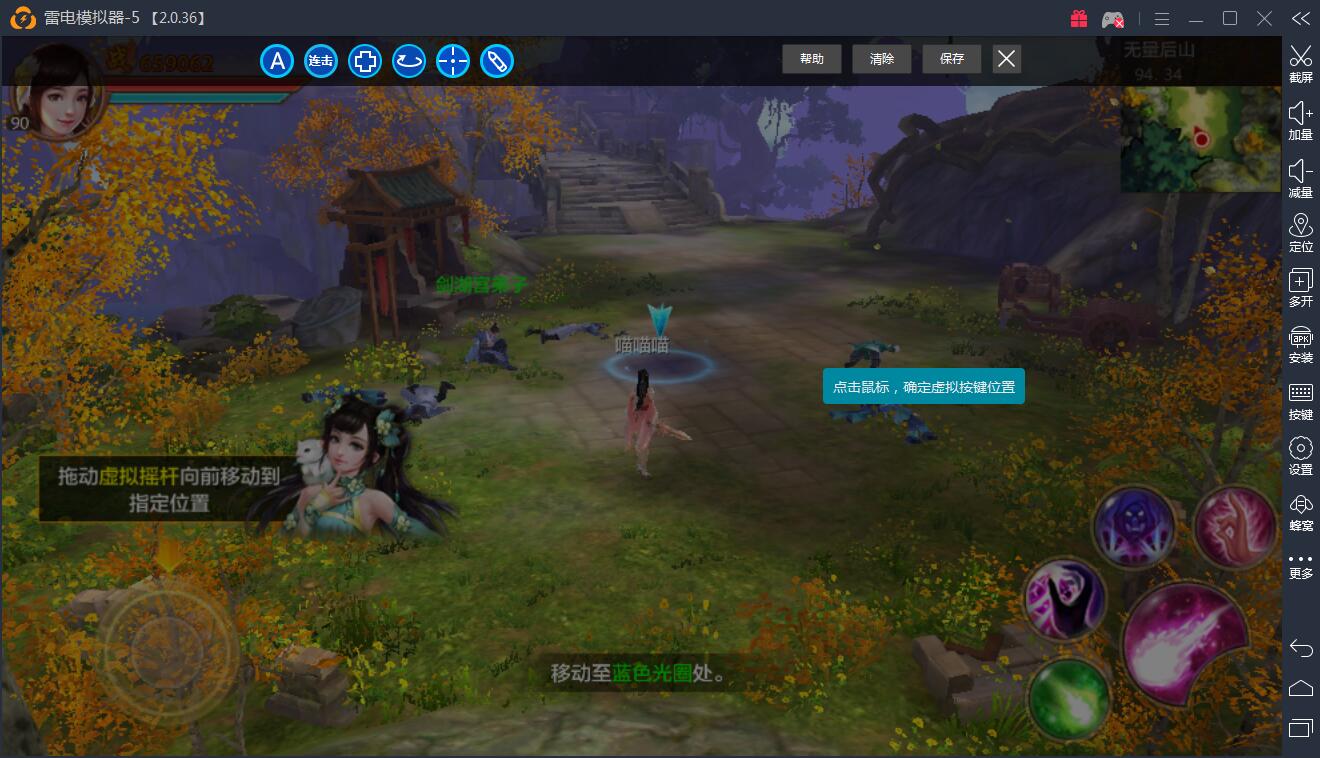This screenshot has height=758, width=1320.
Task: Cast the purple skull-face skill
Action: 1133,527
